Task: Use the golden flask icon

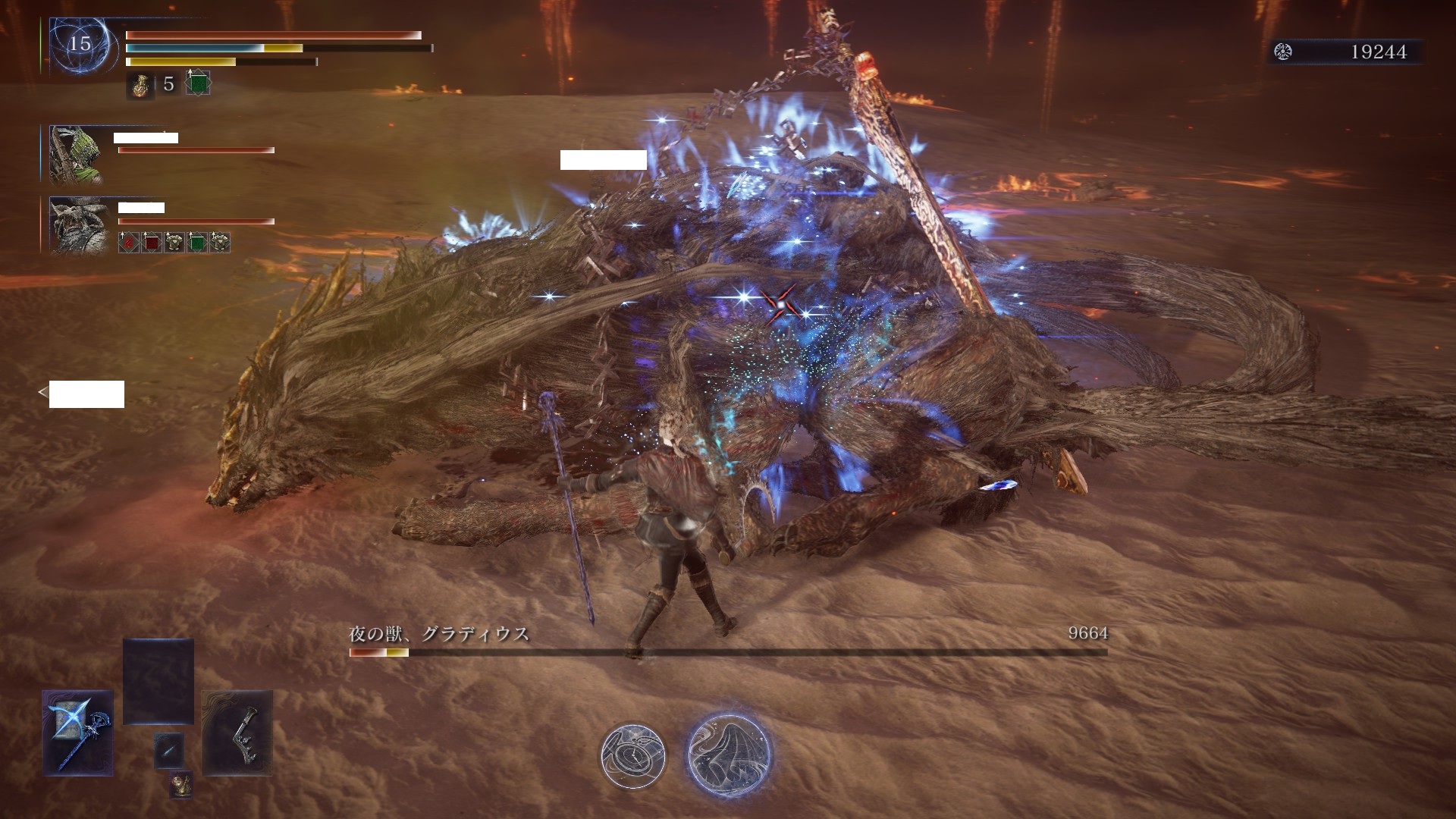Action: (x=140, y=85)
